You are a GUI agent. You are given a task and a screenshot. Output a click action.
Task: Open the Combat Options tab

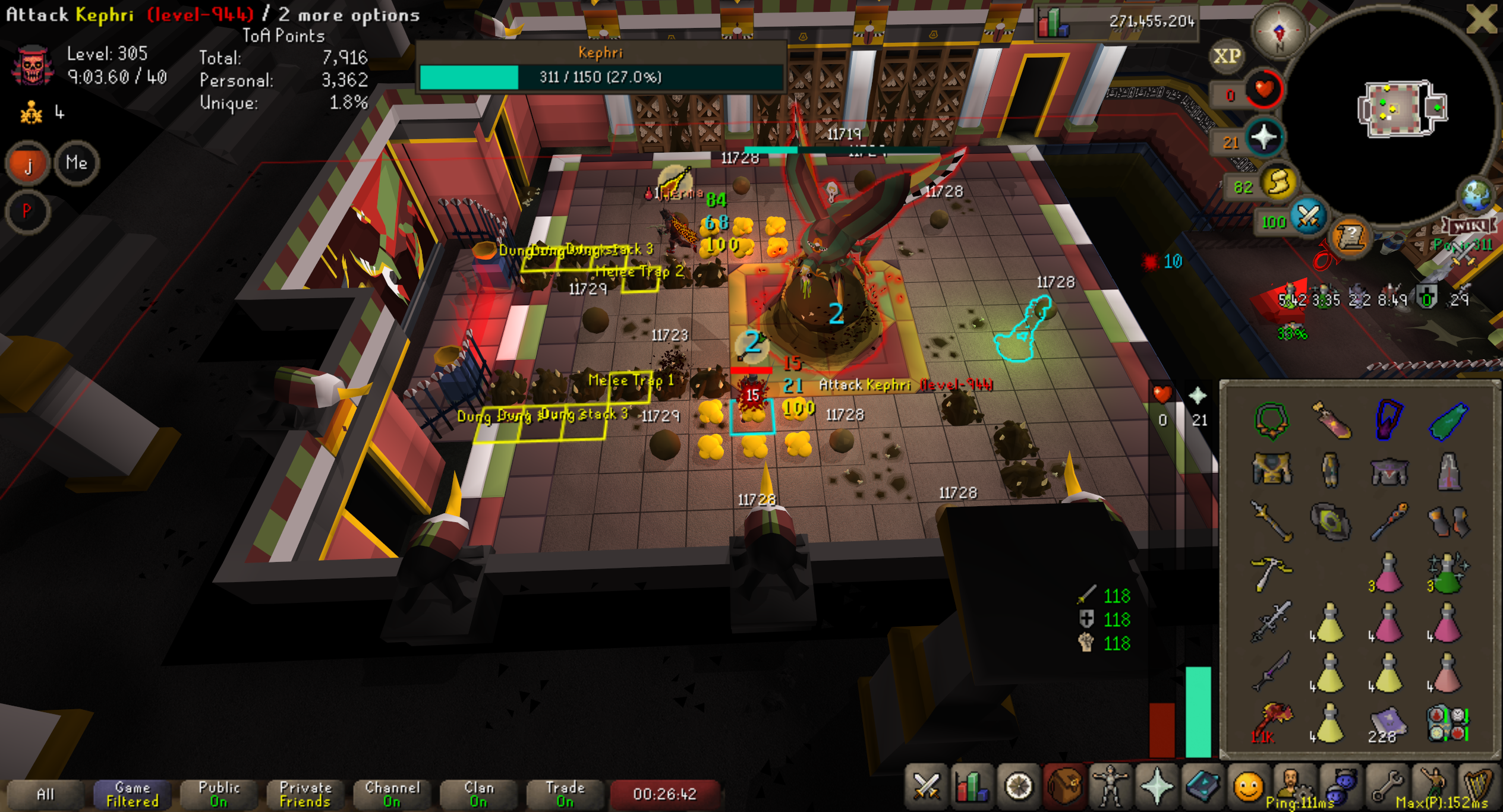(926, 787)
